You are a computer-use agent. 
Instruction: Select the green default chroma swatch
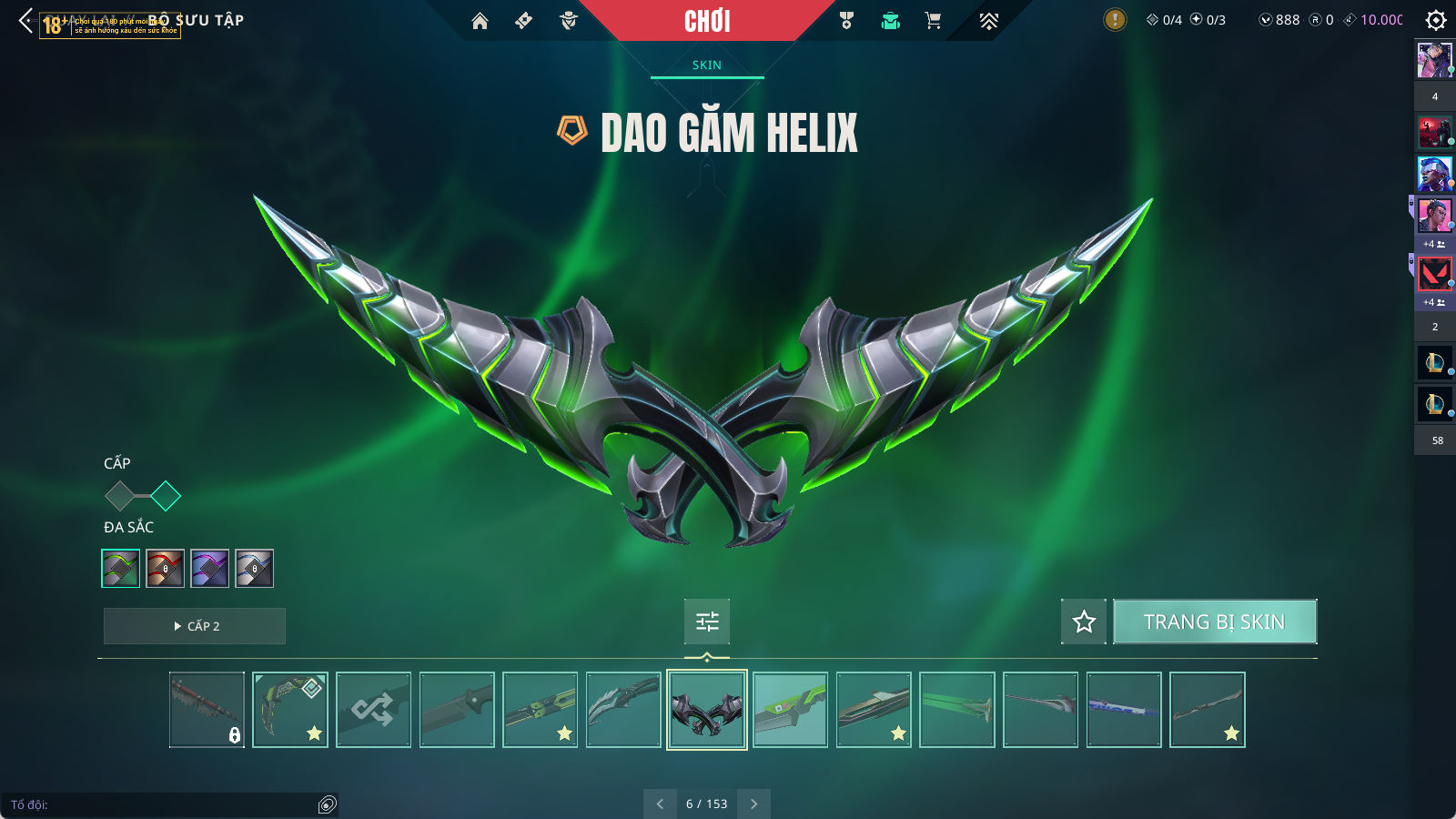coord(120,569)
